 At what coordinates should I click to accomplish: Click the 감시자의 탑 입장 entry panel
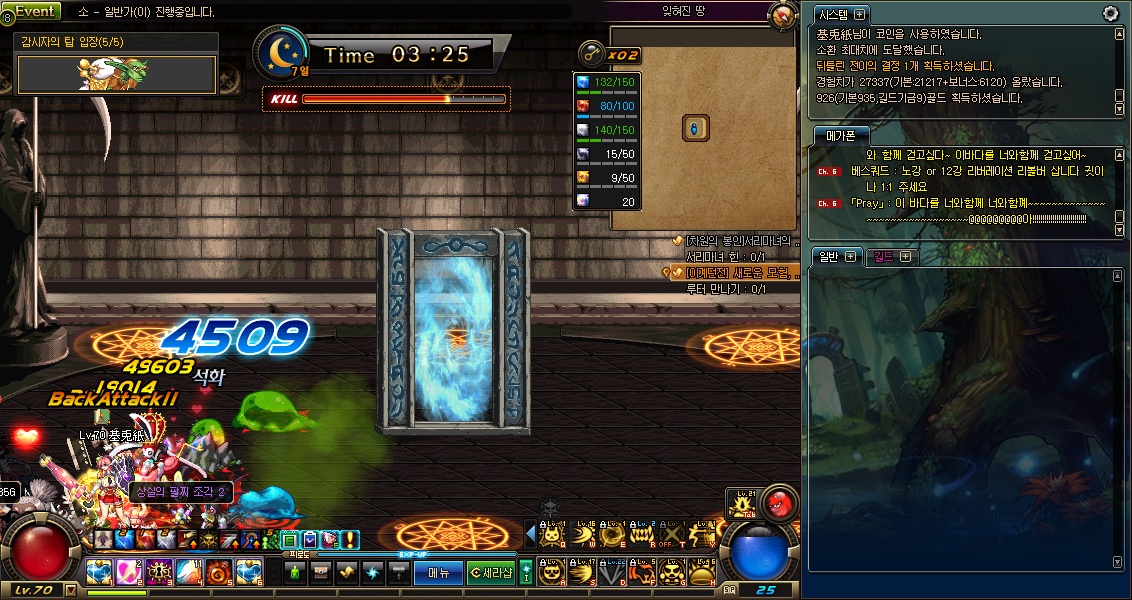coord(116,73)
